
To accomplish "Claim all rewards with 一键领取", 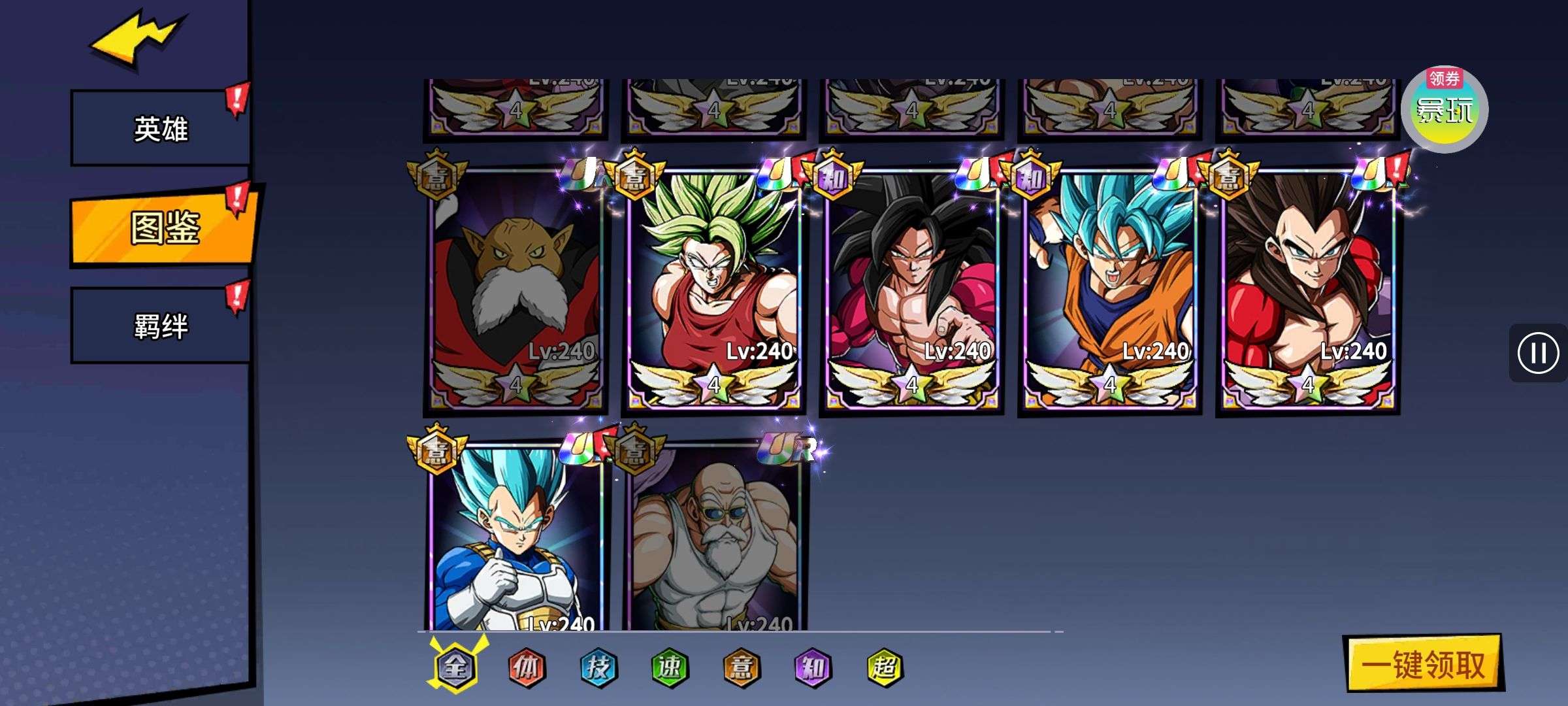I will click(1423, 664).
